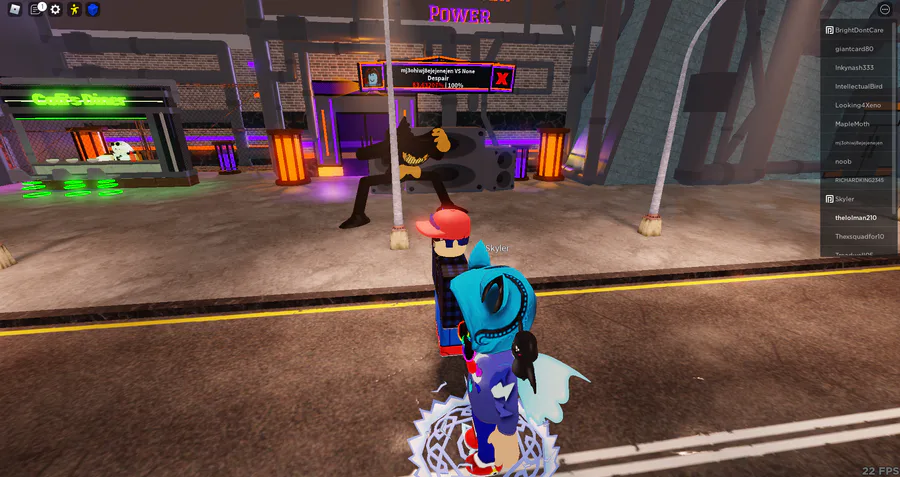Select BrightDontCare in the player list

[858, 30]
